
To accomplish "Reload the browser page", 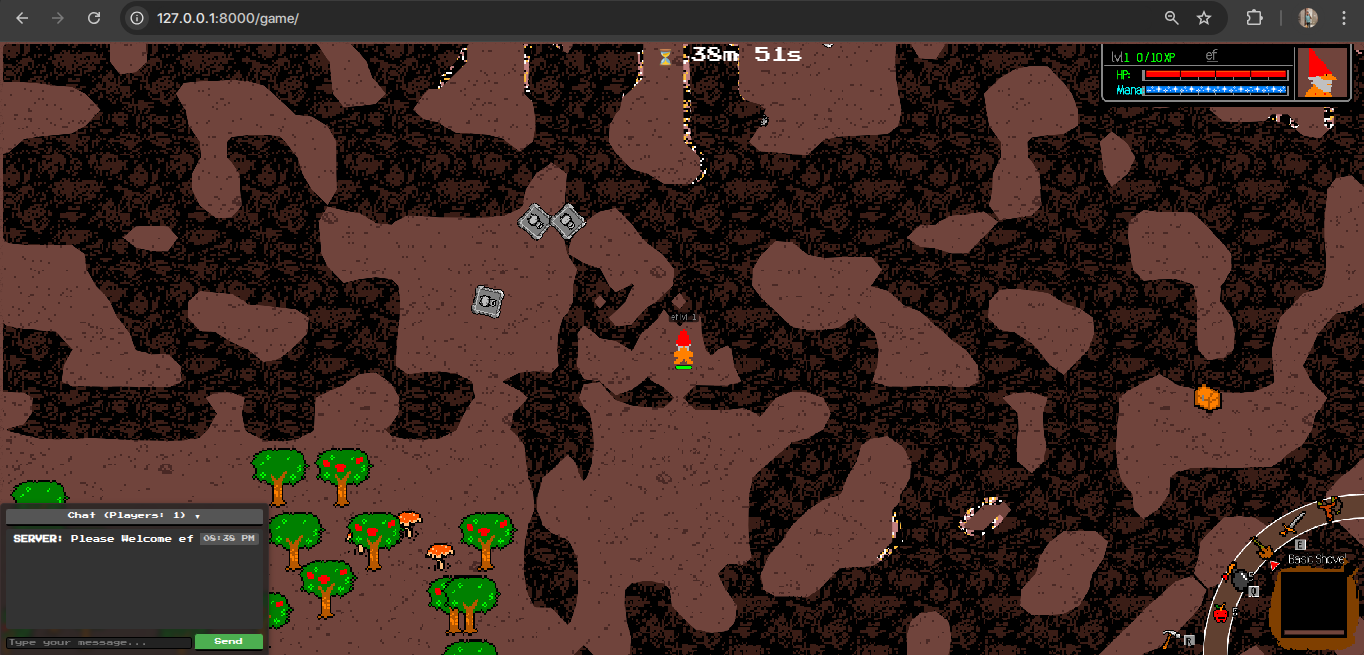I will (94, 18).
